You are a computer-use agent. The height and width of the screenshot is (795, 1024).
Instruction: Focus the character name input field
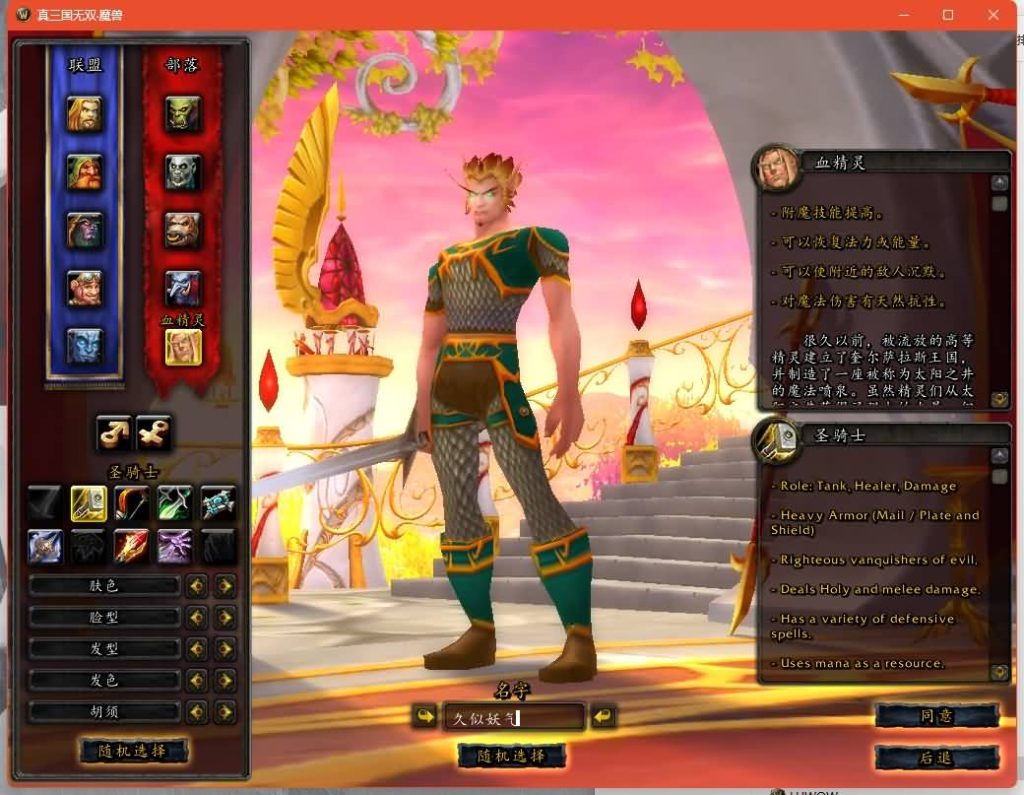513,717
